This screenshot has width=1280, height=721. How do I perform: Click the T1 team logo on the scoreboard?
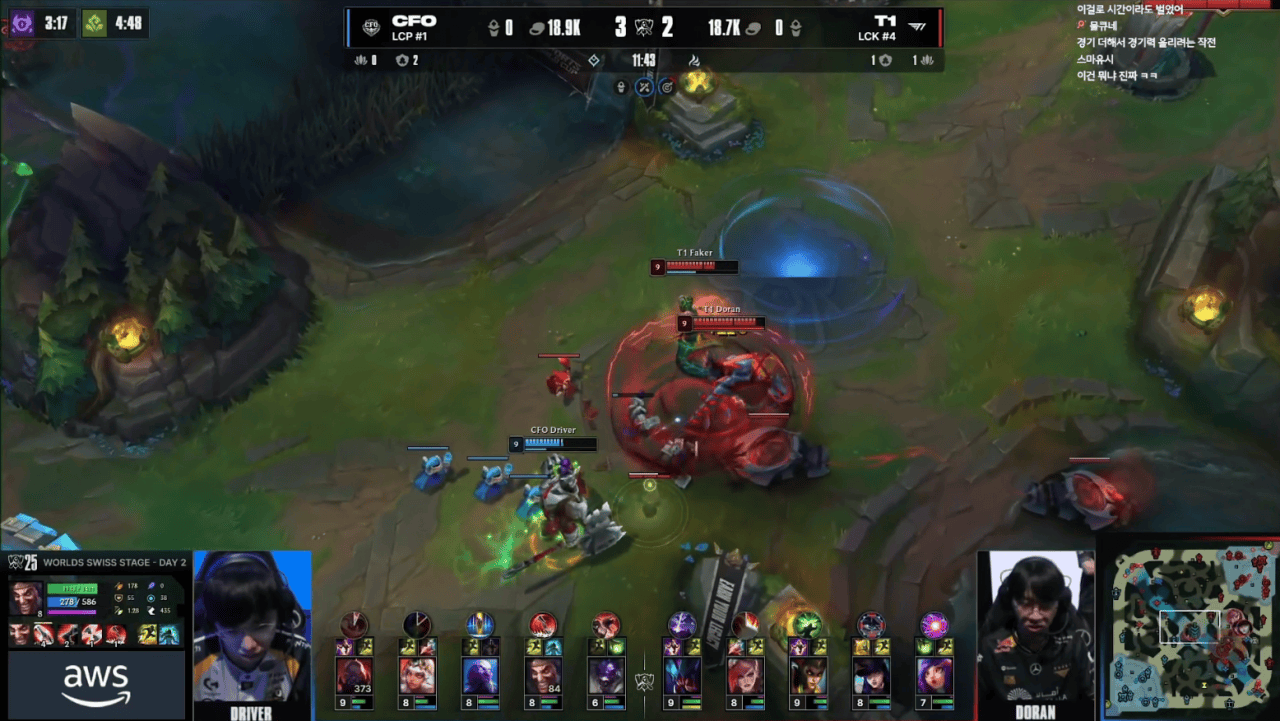(x=916, y=27)
